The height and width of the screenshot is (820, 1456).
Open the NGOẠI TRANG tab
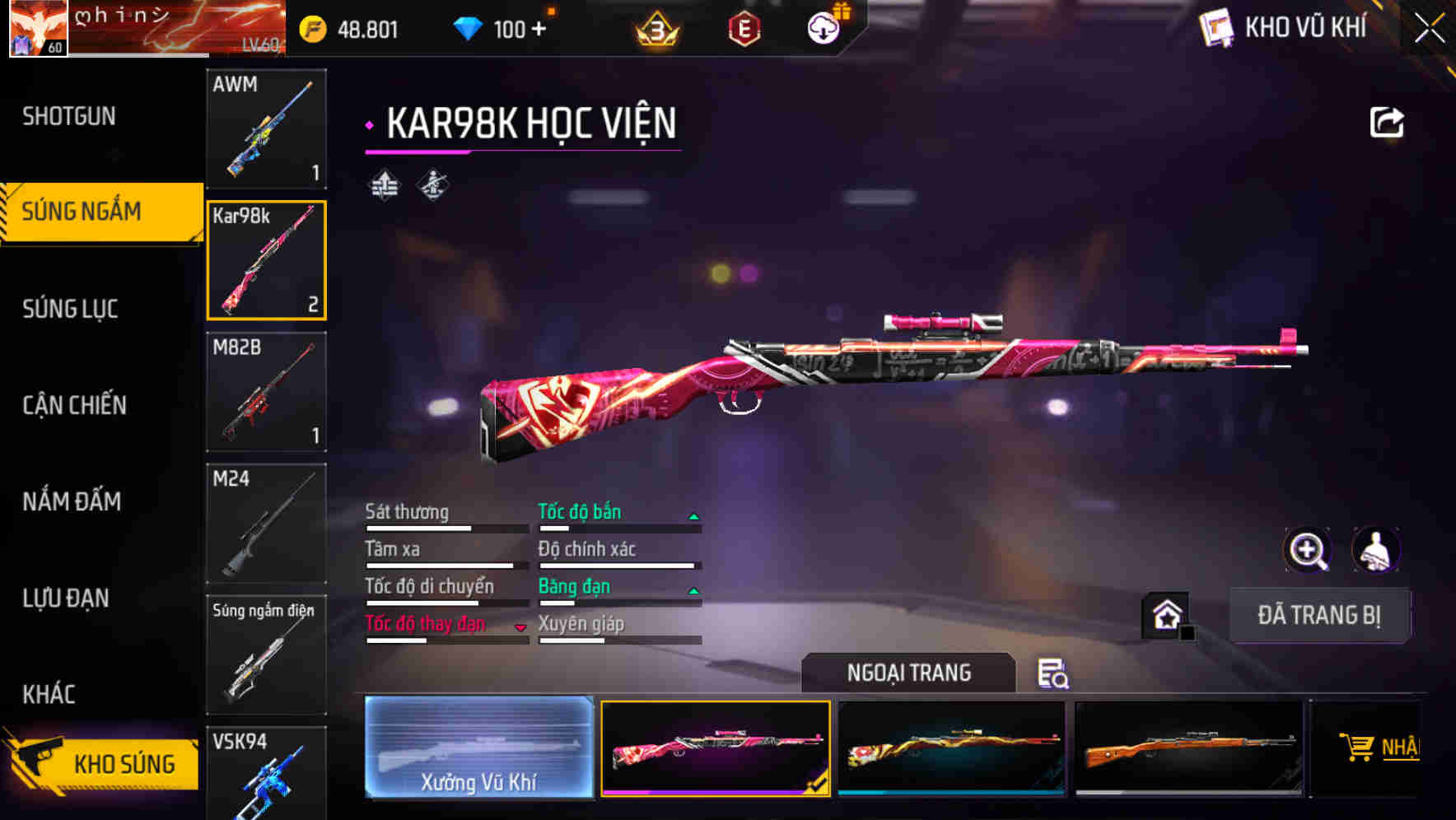[x=909, y=673]
